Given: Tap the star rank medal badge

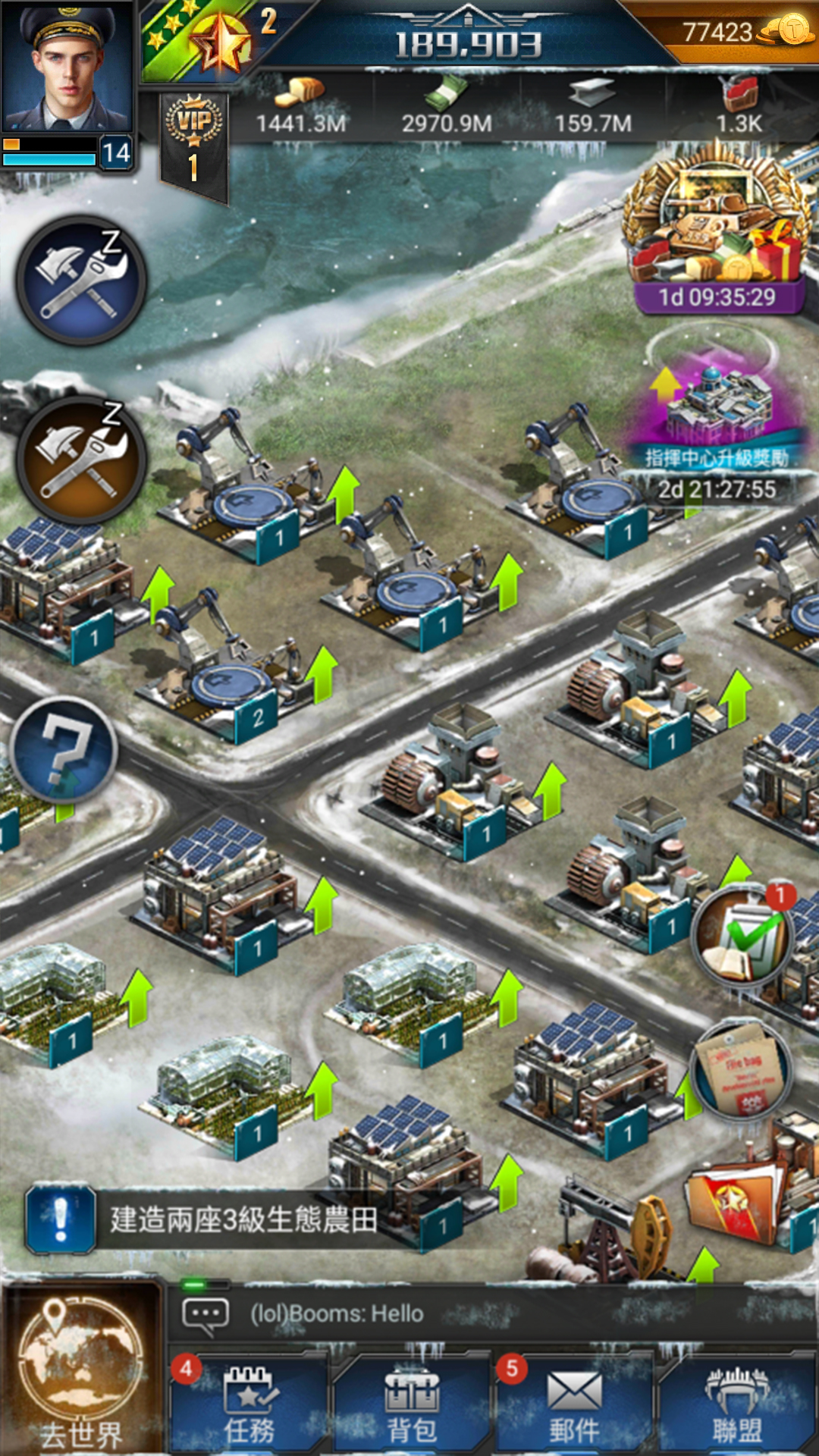Looking at the screenshot, I should tap(221, 42).
